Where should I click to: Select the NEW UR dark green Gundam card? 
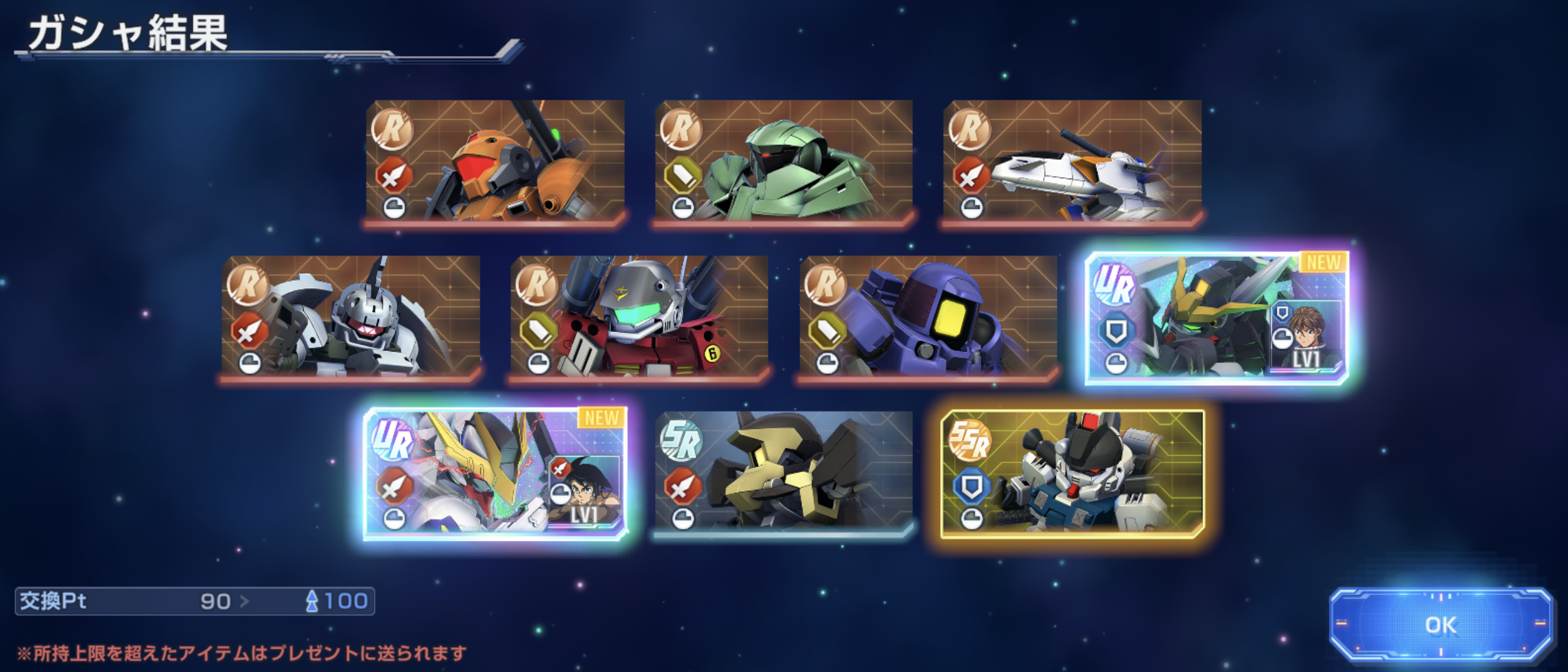(1216, 318)
